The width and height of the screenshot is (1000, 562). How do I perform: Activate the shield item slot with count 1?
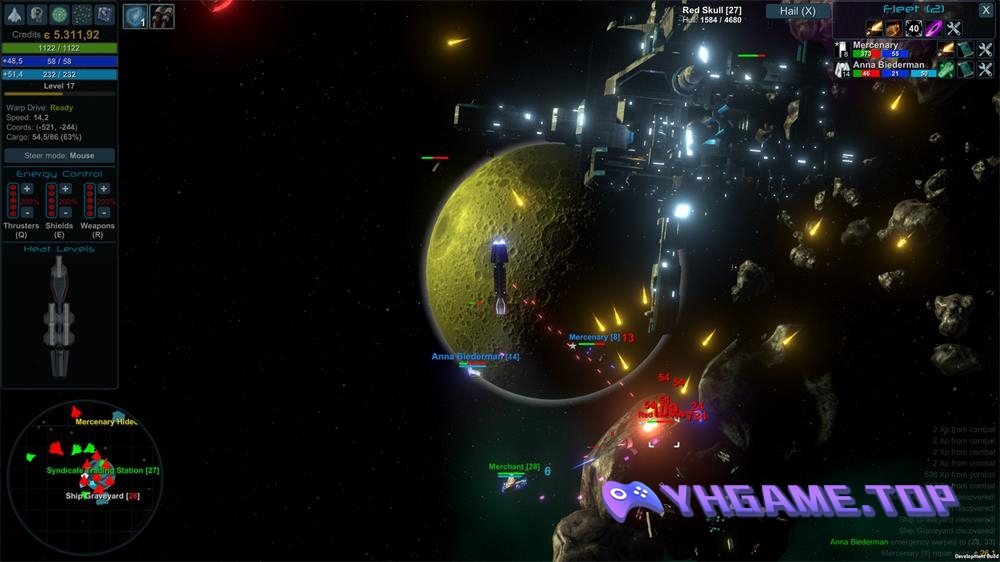[135, 16]
